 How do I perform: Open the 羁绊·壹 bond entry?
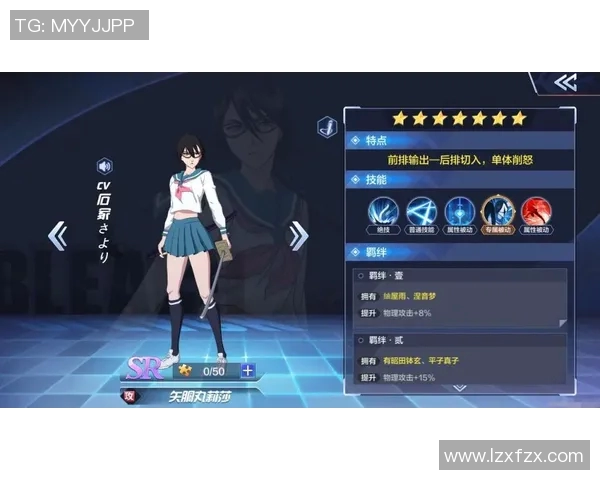[x=460, y=297]
